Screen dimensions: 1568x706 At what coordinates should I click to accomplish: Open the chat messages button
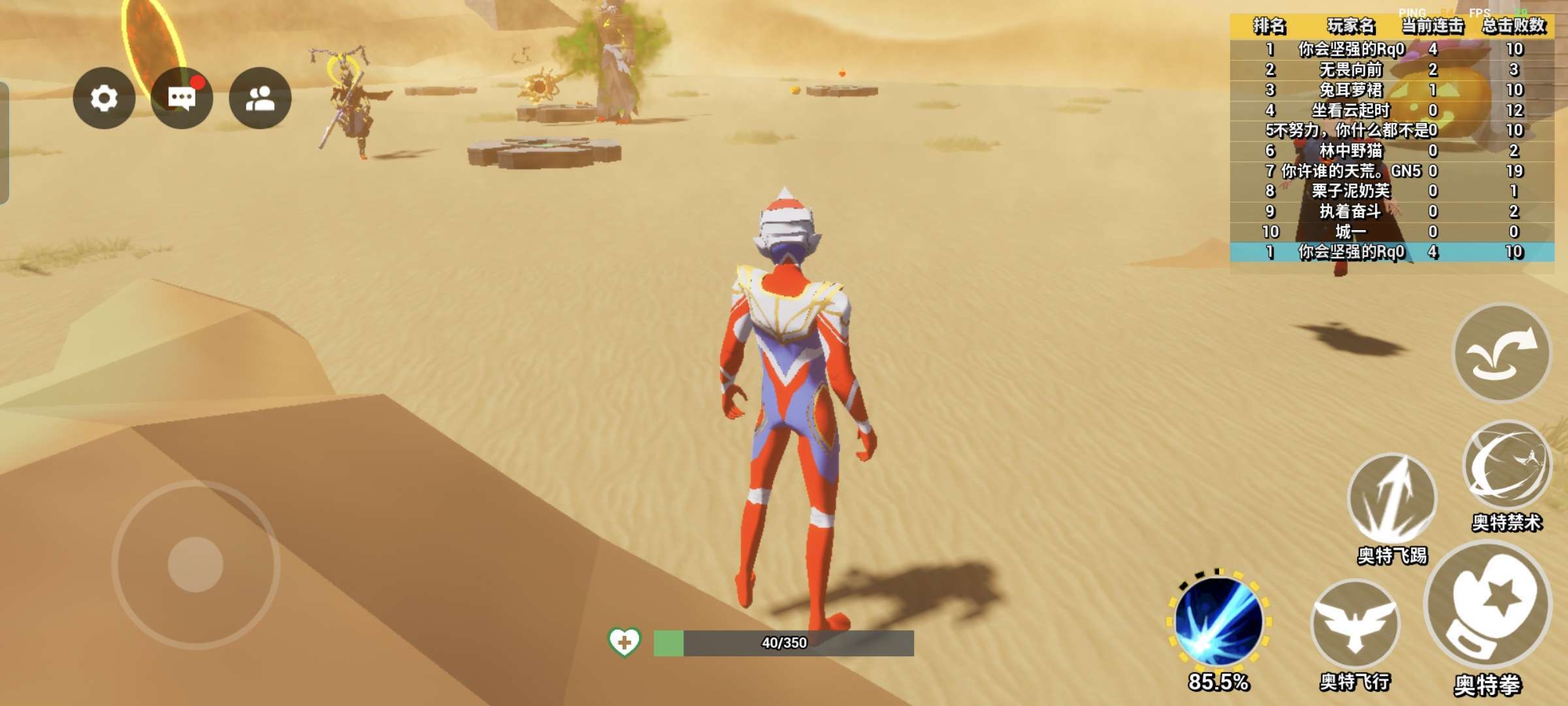click(182, 98)
